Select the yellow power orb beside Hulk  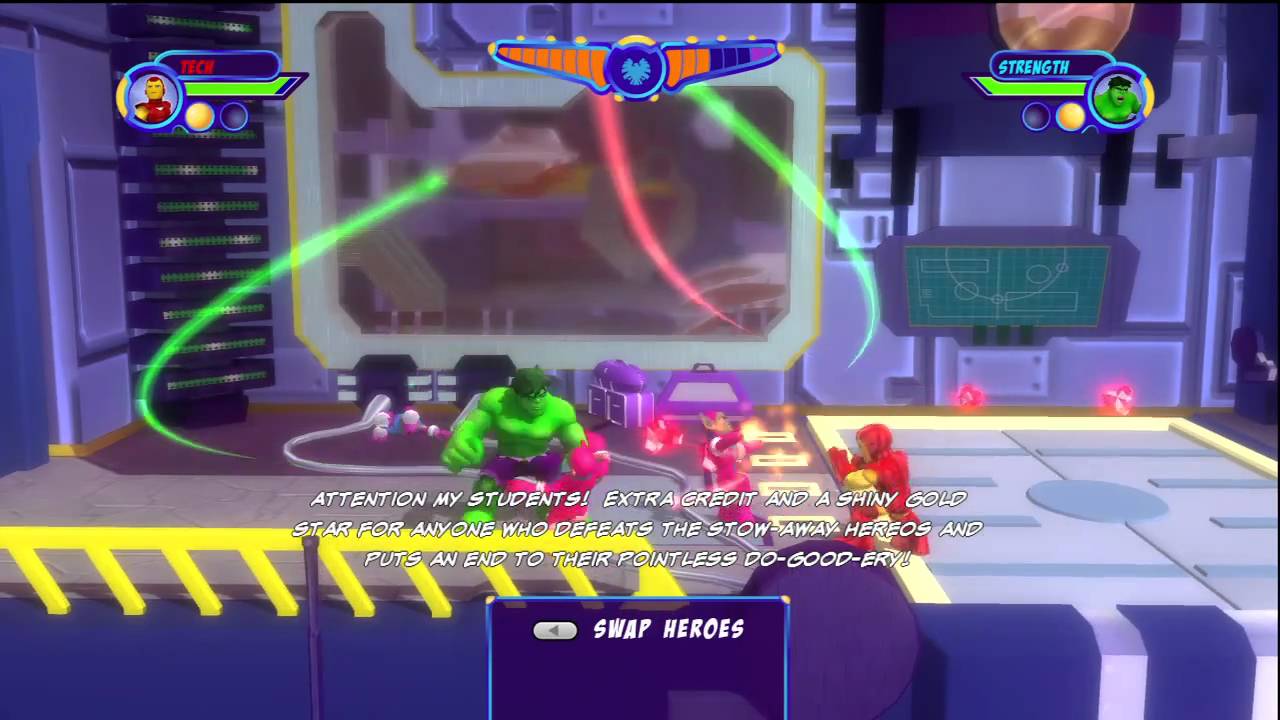(1073, 117)
